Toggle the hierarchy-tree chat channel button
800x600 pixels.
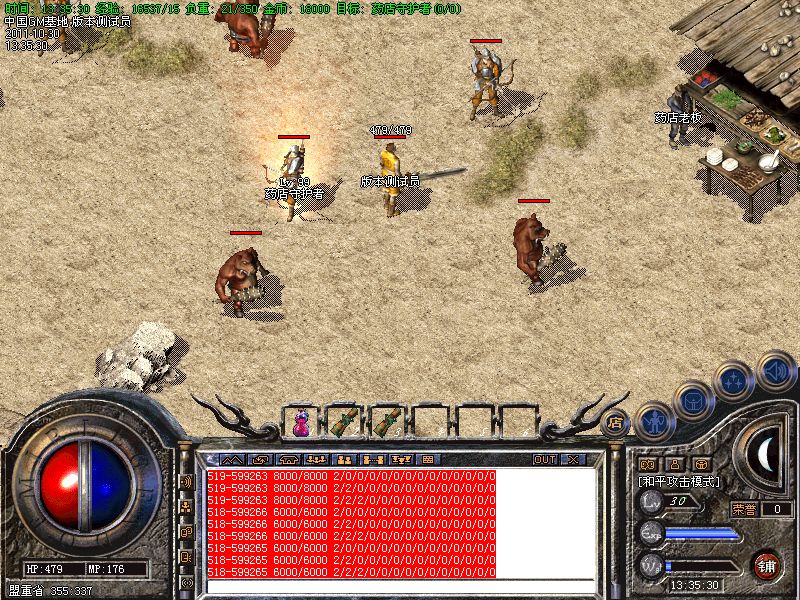tap(186, 506)
